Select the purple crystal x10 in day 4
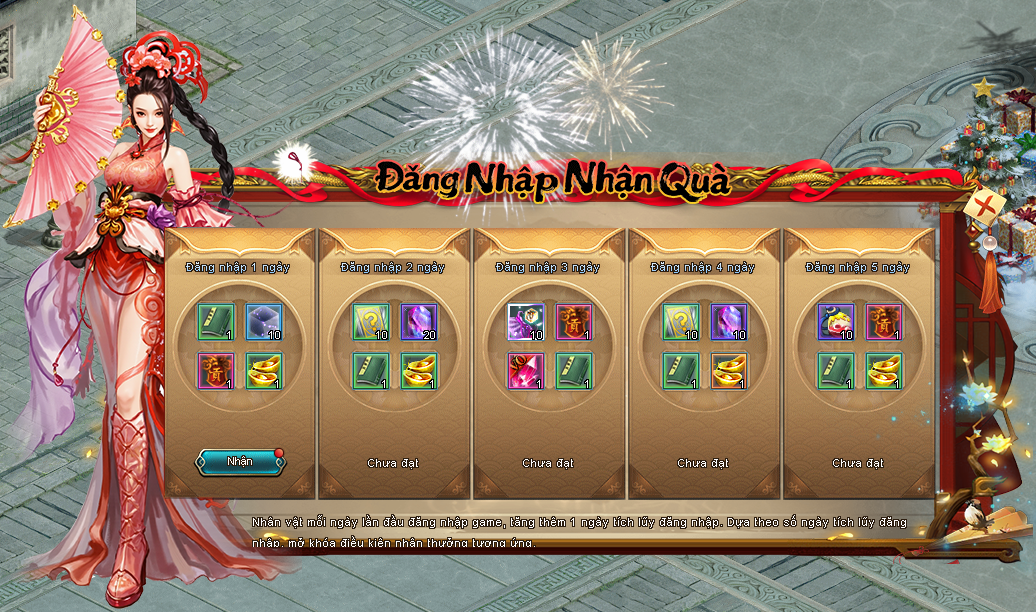This screenshot has height=612, width=1036. [730, 322]
